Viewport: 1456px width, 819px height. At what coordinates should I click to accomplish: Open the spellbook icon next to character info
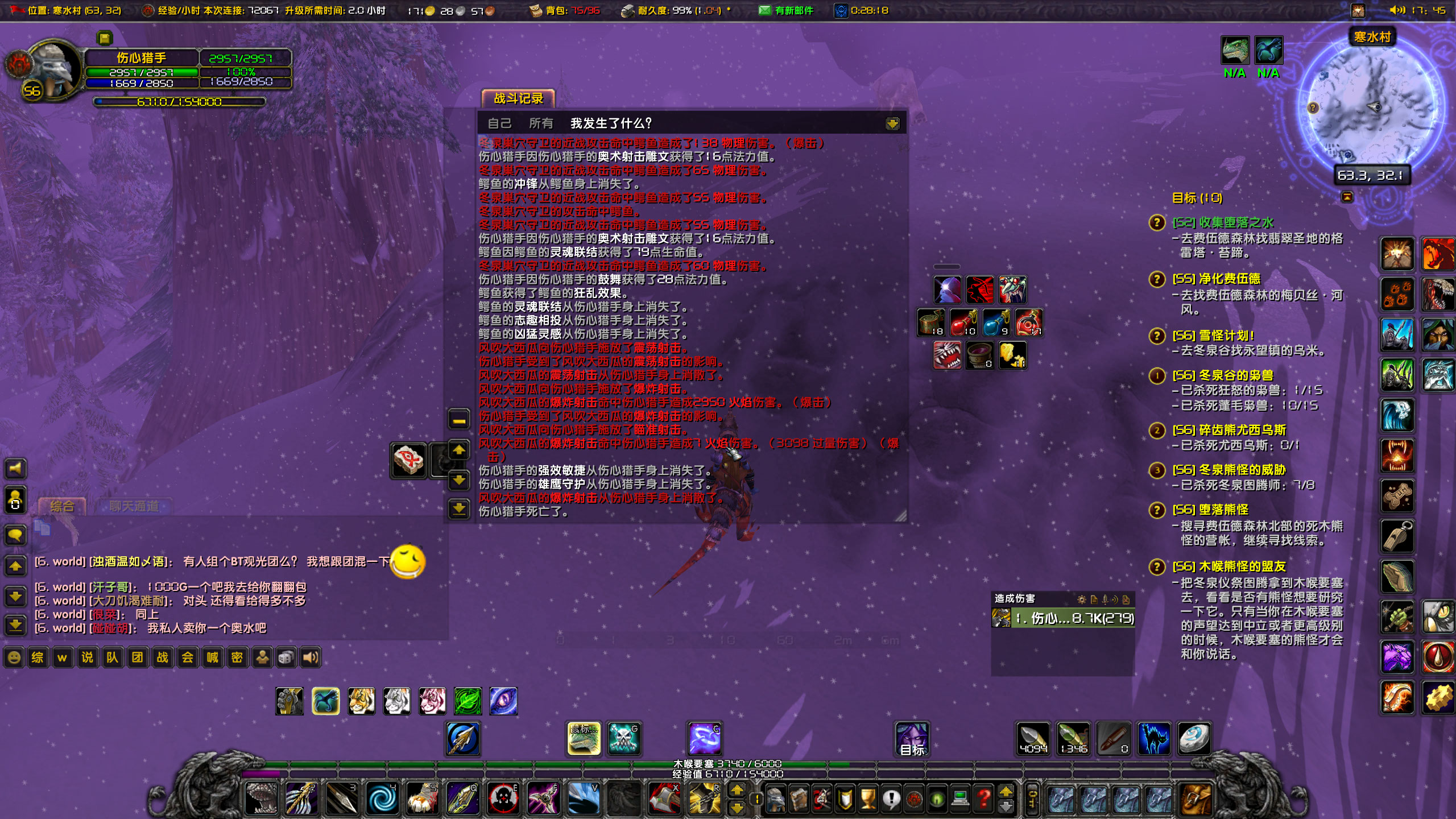[x=799, y=800]
